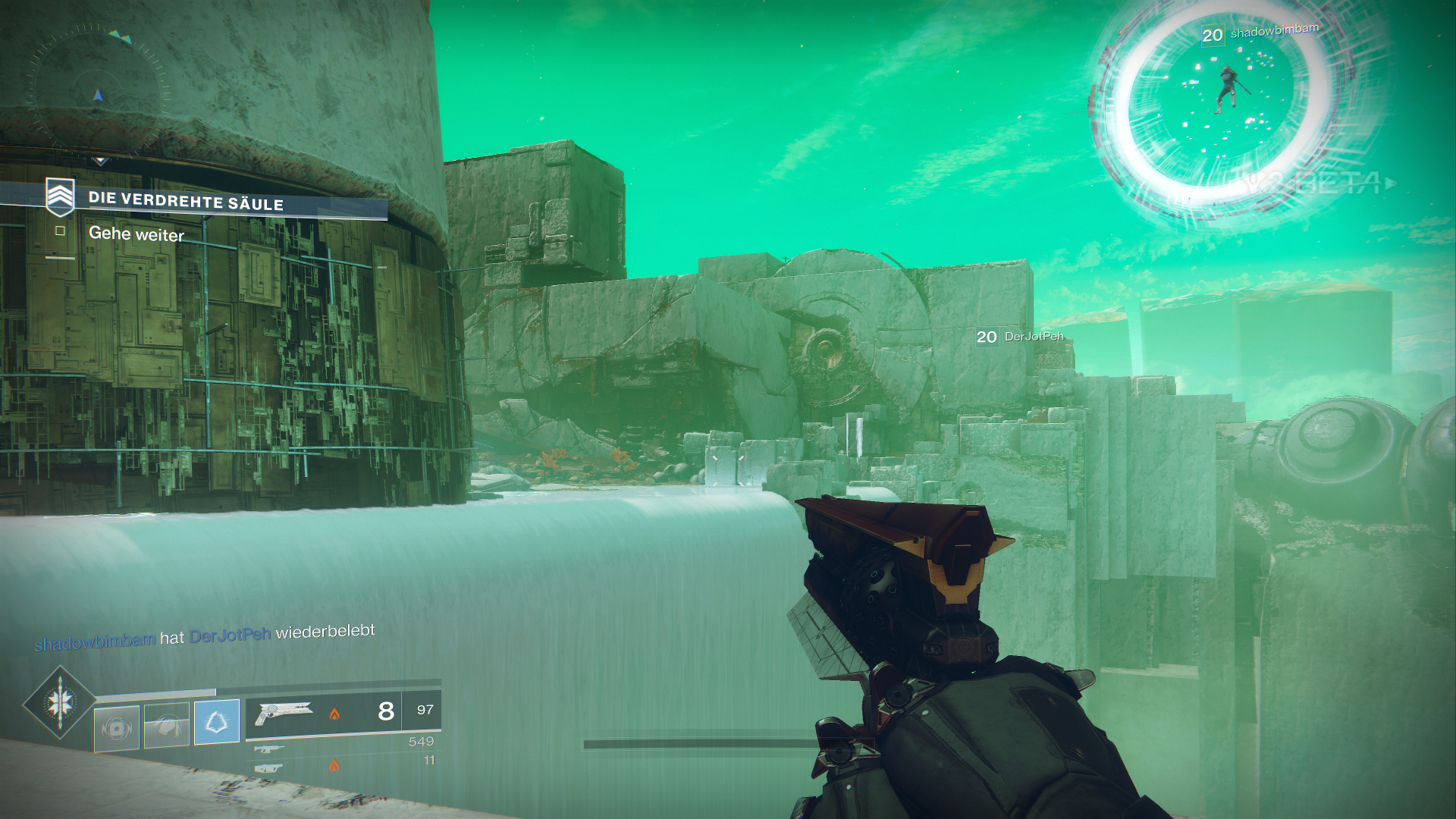1456x819 pixels.
Task: Use the grenade ability icon
Action: [117, 729]
